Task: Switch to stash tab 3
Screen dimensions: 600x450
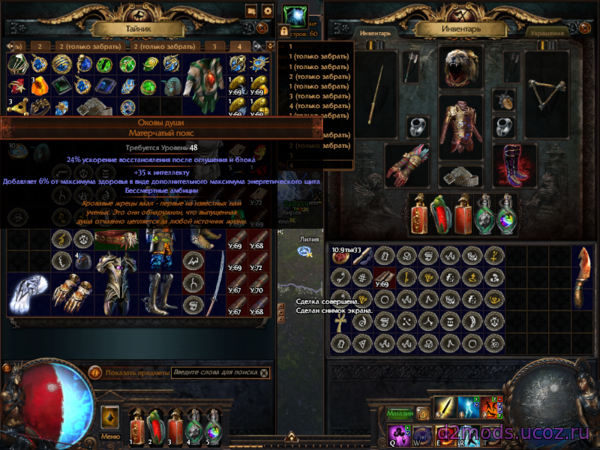Action: coord(213,46)
